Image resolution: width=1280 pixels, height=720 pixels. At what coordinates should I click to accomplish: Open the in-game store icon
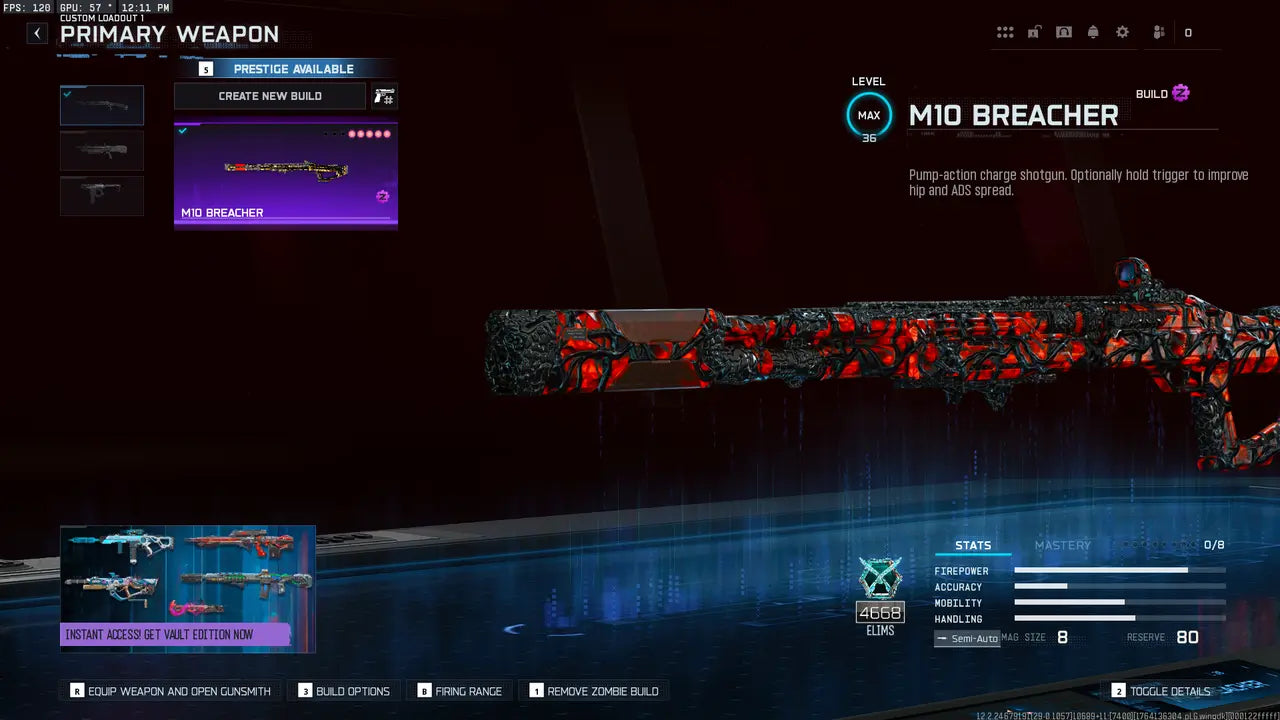click(x=1034, y=31)
